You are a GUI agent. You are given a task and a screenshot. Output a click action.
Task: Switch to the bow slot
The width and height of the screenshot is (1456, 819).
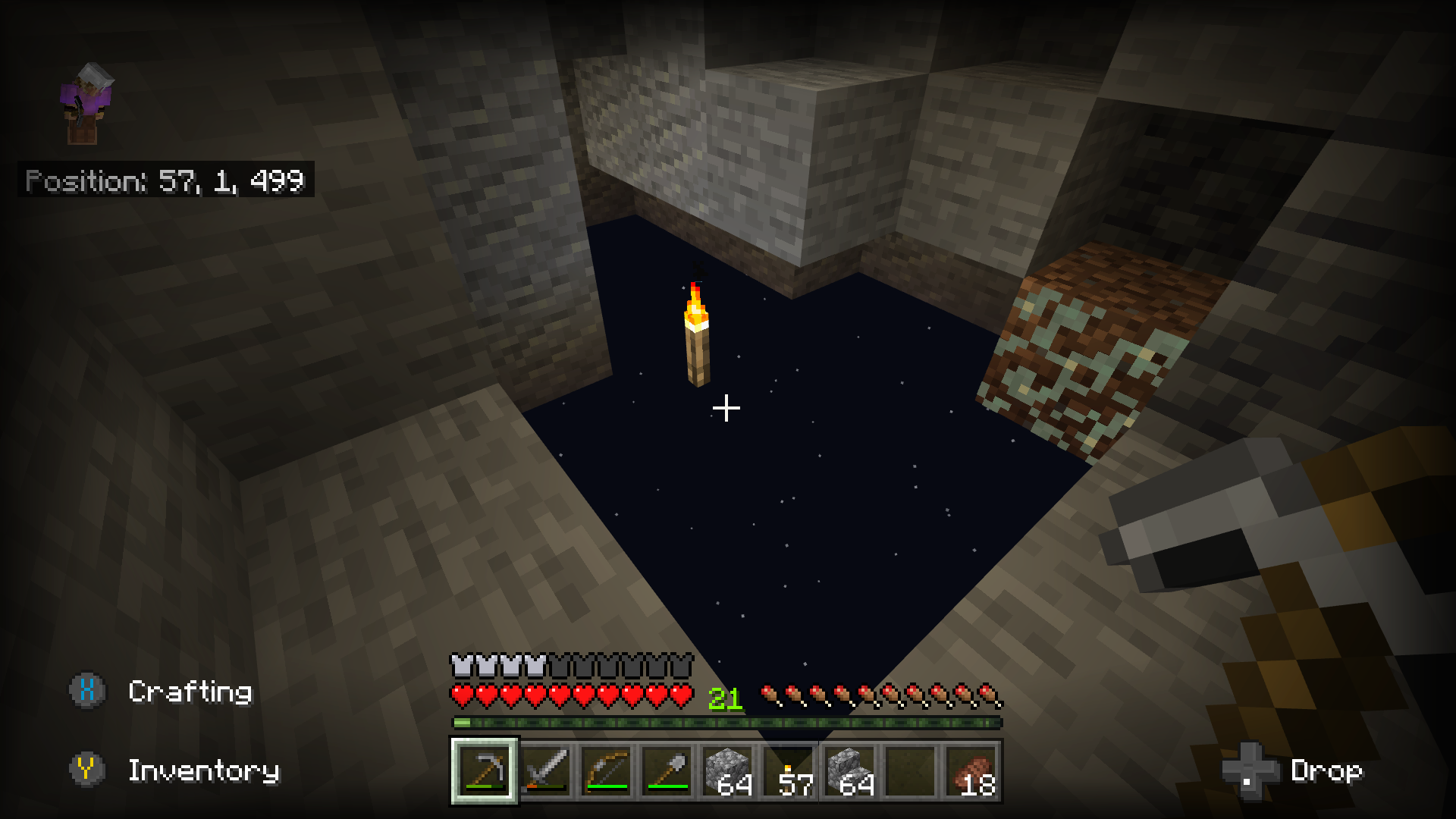(607, 771)
